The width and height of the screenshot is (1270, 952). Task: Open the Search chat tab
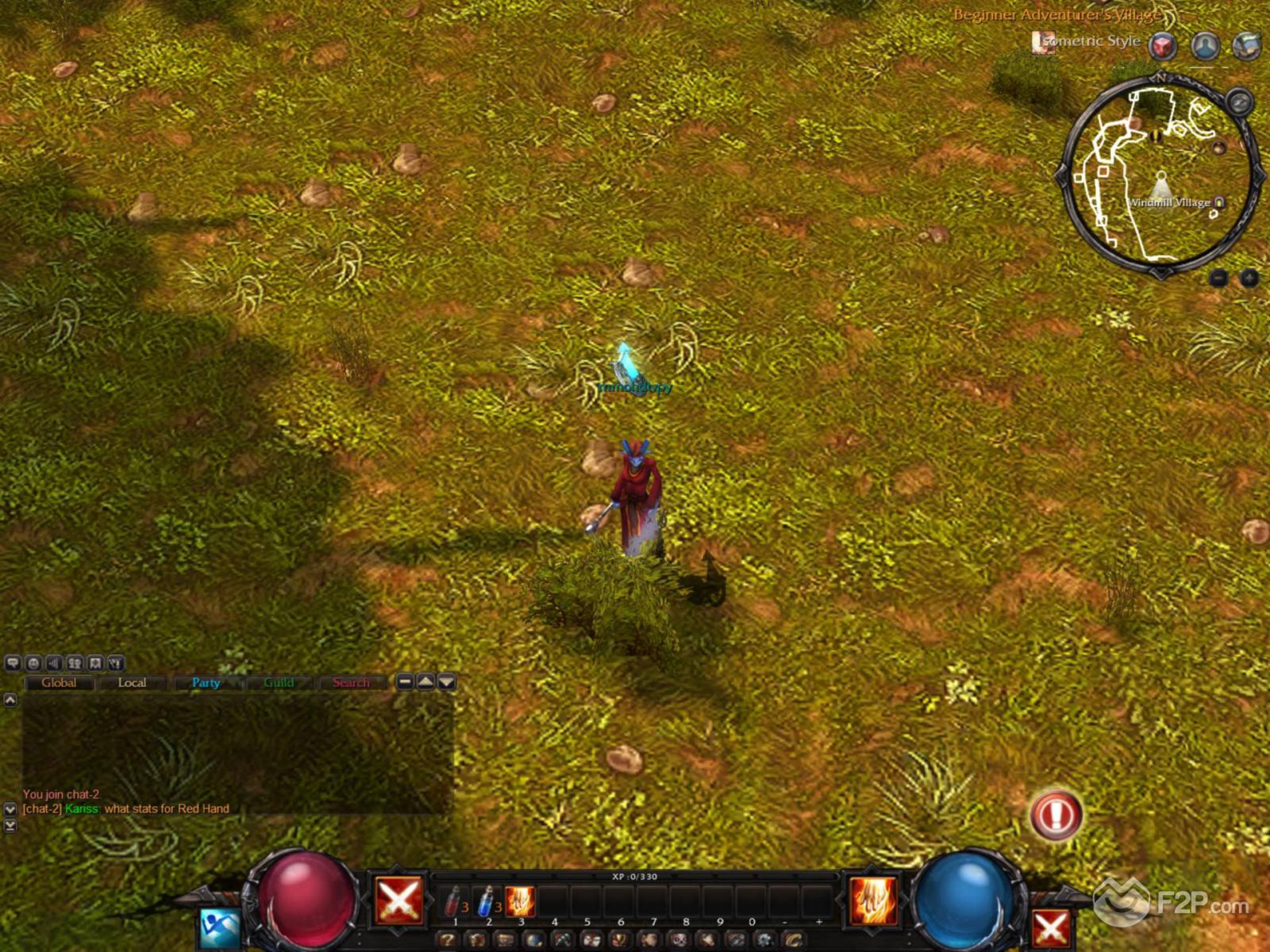tap(351, 682)
